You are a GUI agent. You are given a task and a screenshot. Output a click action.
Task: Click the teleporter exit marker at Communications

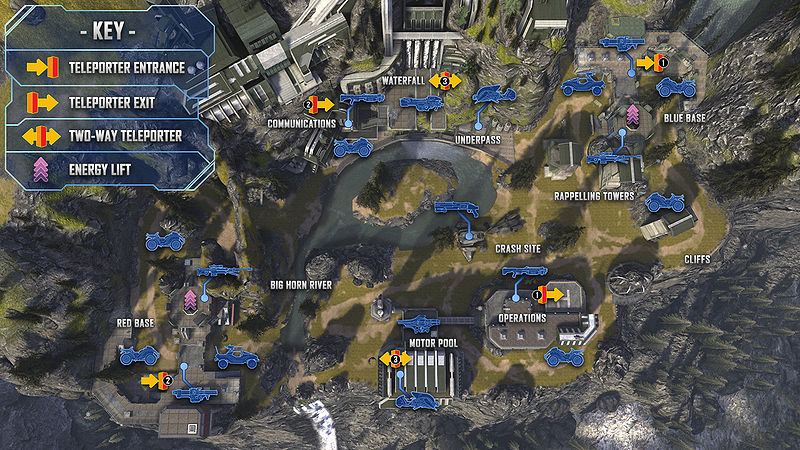click(x=320, y=104)
